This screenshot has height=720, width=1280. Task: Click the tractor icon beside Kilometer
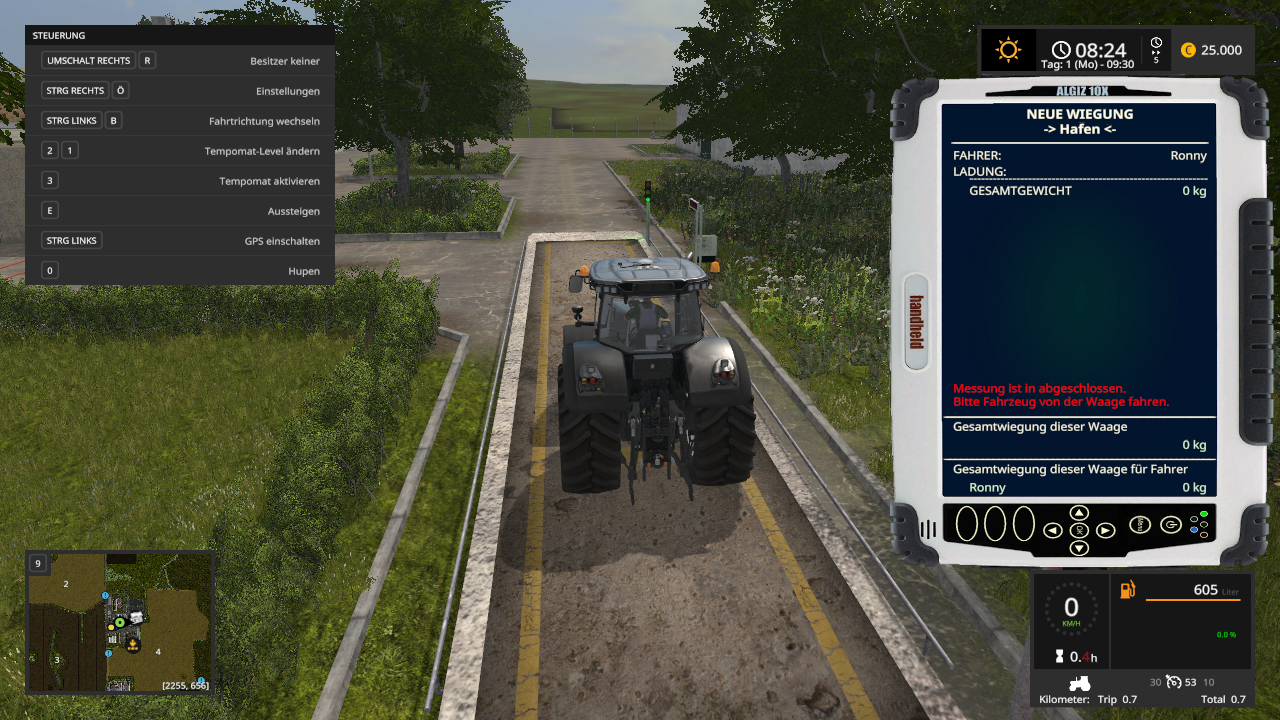[x=1080, y=683]
